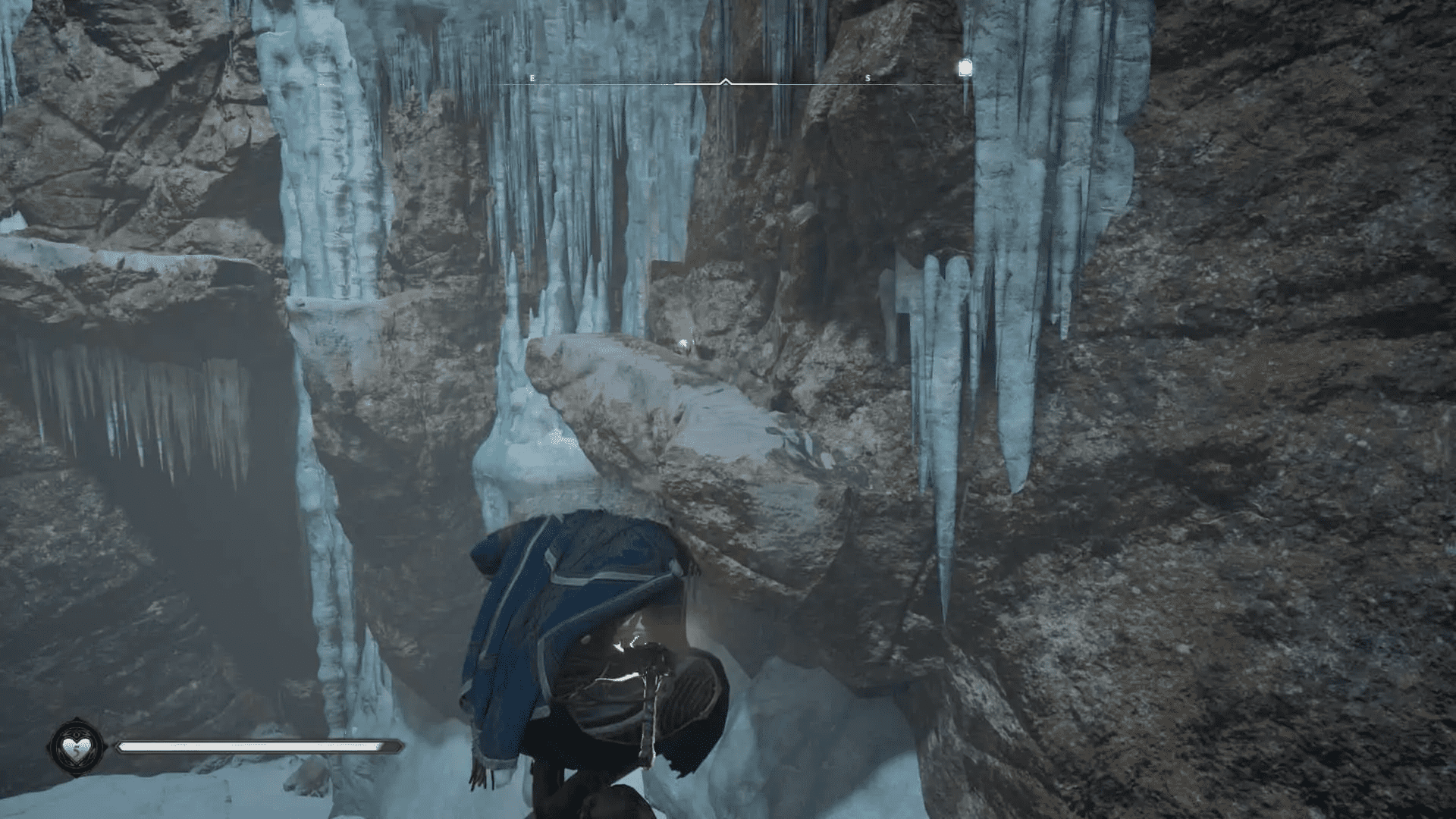This screenshot has height=819, width=1456.
Task: Click the small glowing pickup on the cave ledge
Action: [x=683, y=342]
